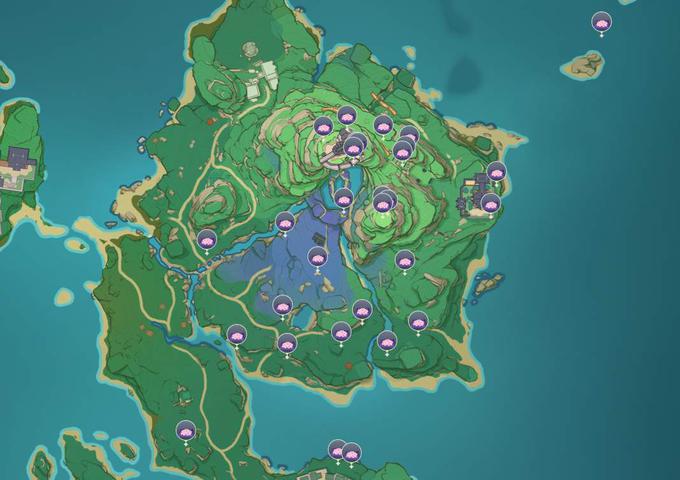The image size is (680, 480).
Task: Select the lone marker over the open sea
Action: click(x=601, y=21)
